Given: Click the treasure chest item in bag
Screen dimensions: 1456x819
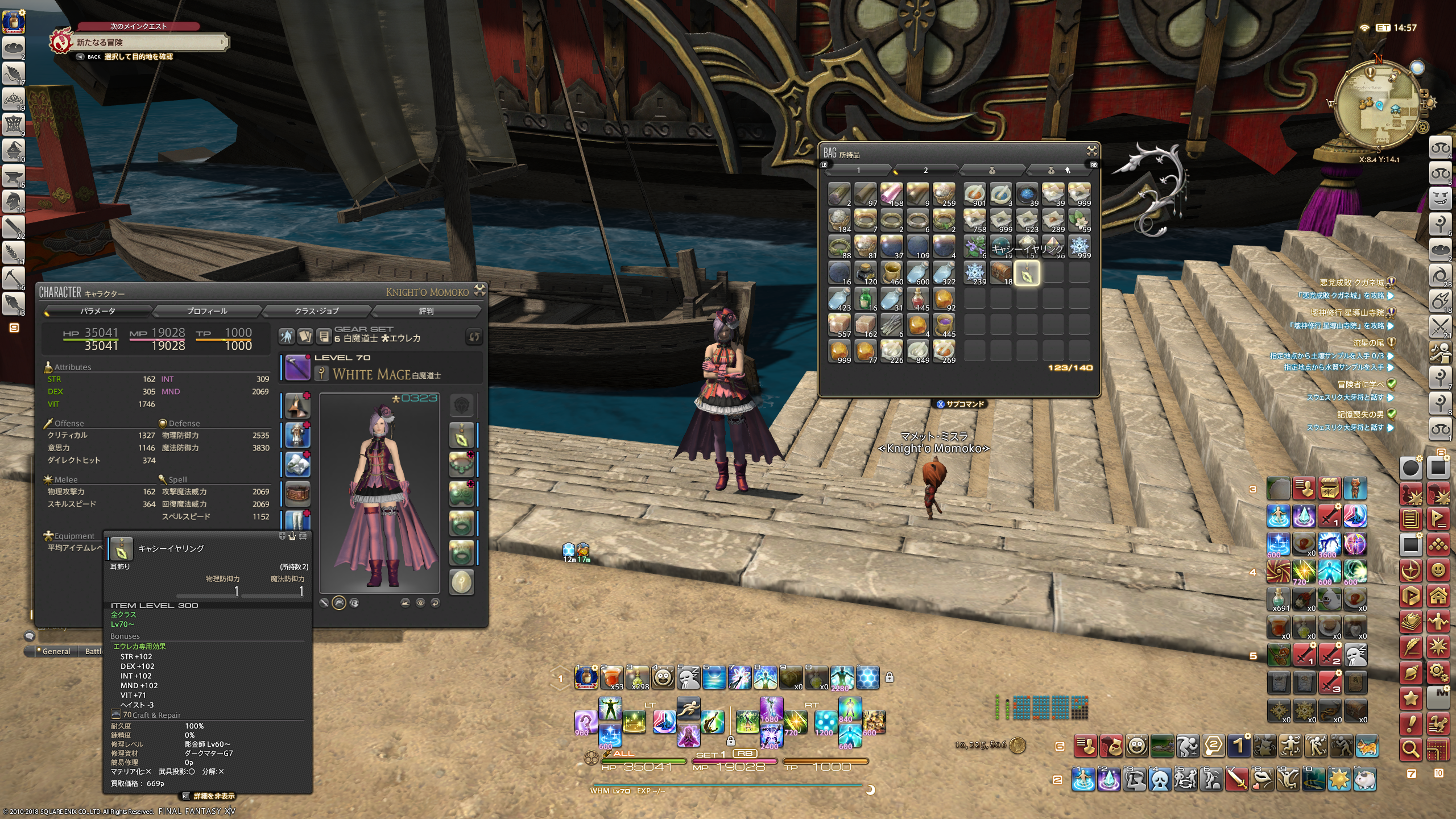Looking at the screenshot, I should (1000, 272).
